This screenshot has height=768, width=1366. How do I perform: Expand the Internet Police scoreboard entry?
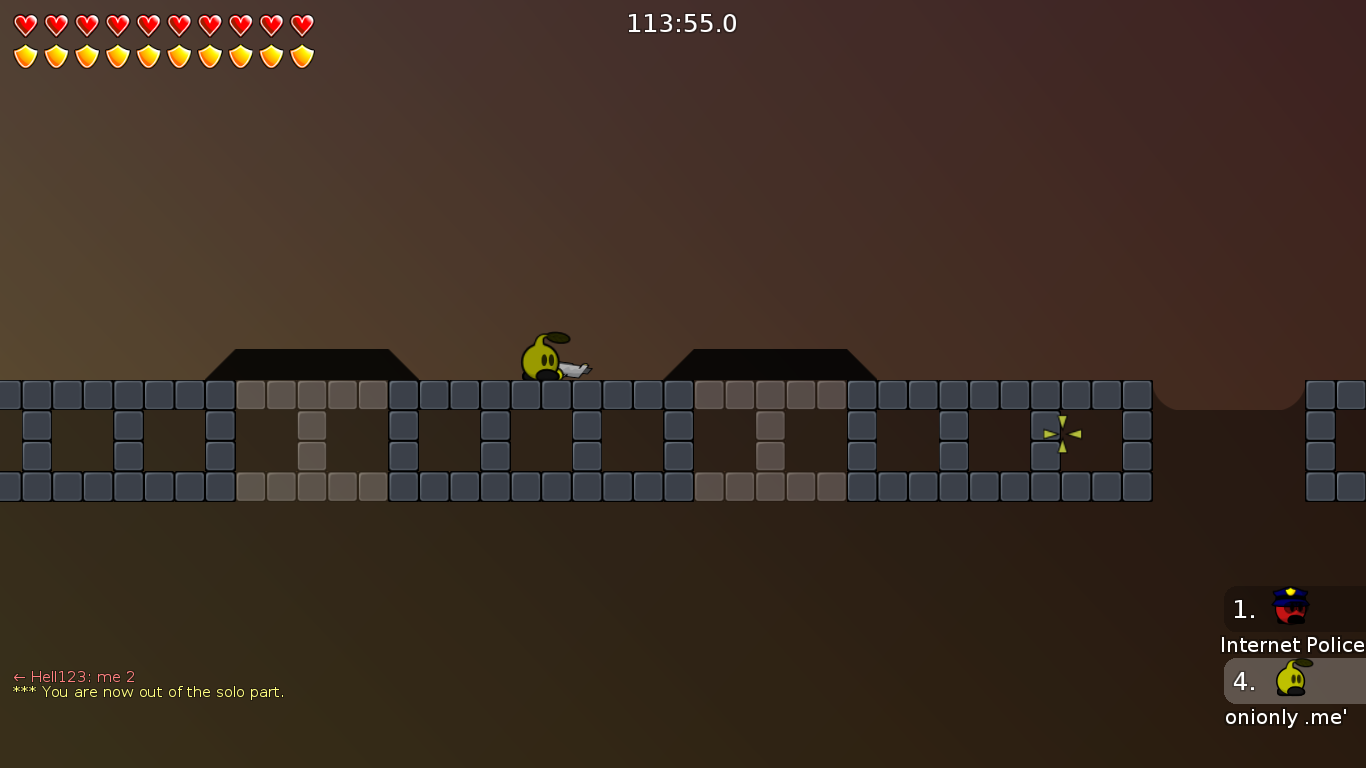click(x=1293, y=609)
